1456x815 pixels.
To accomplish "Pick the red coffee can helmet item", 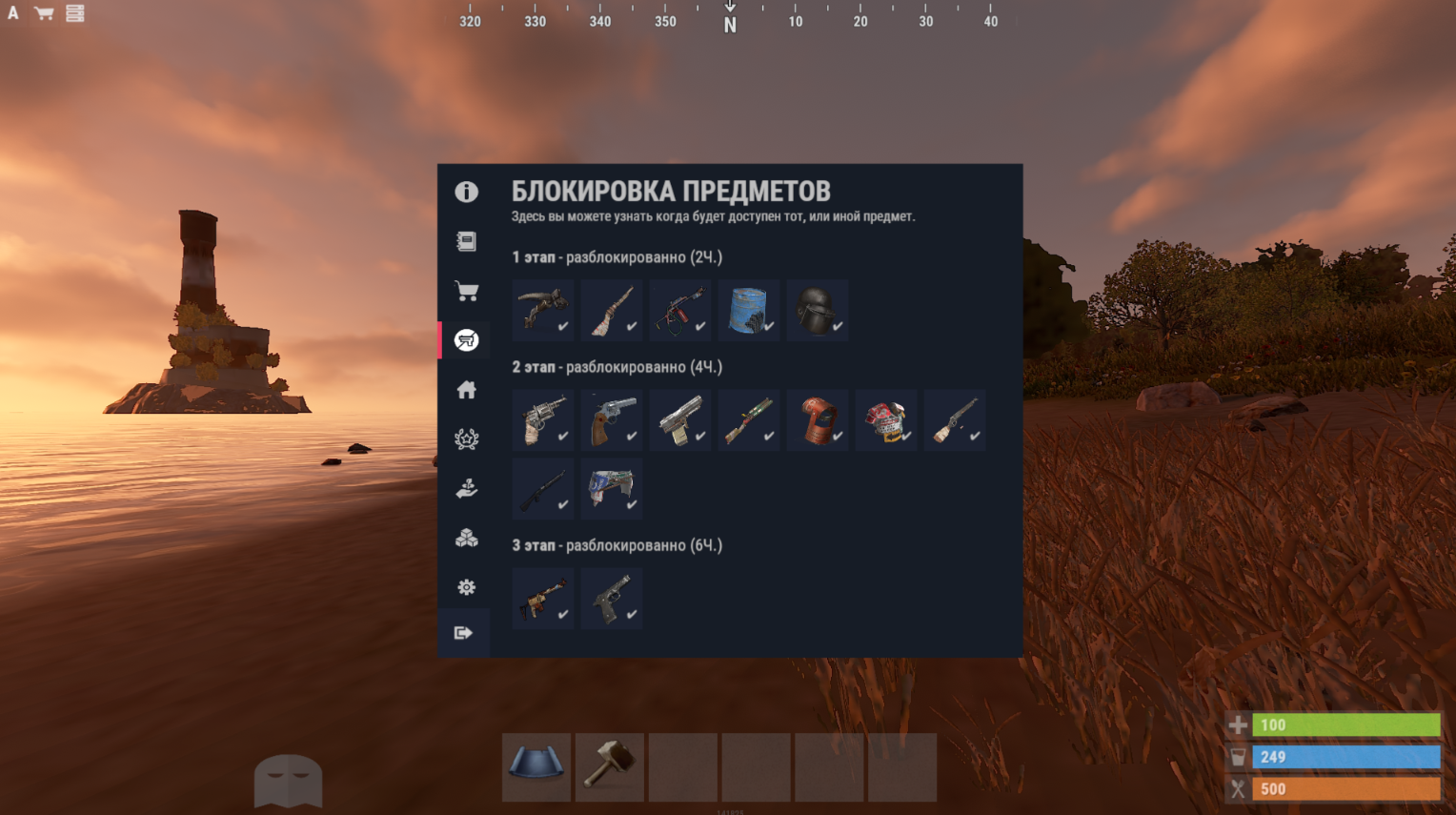I will [x=817, y=420].
